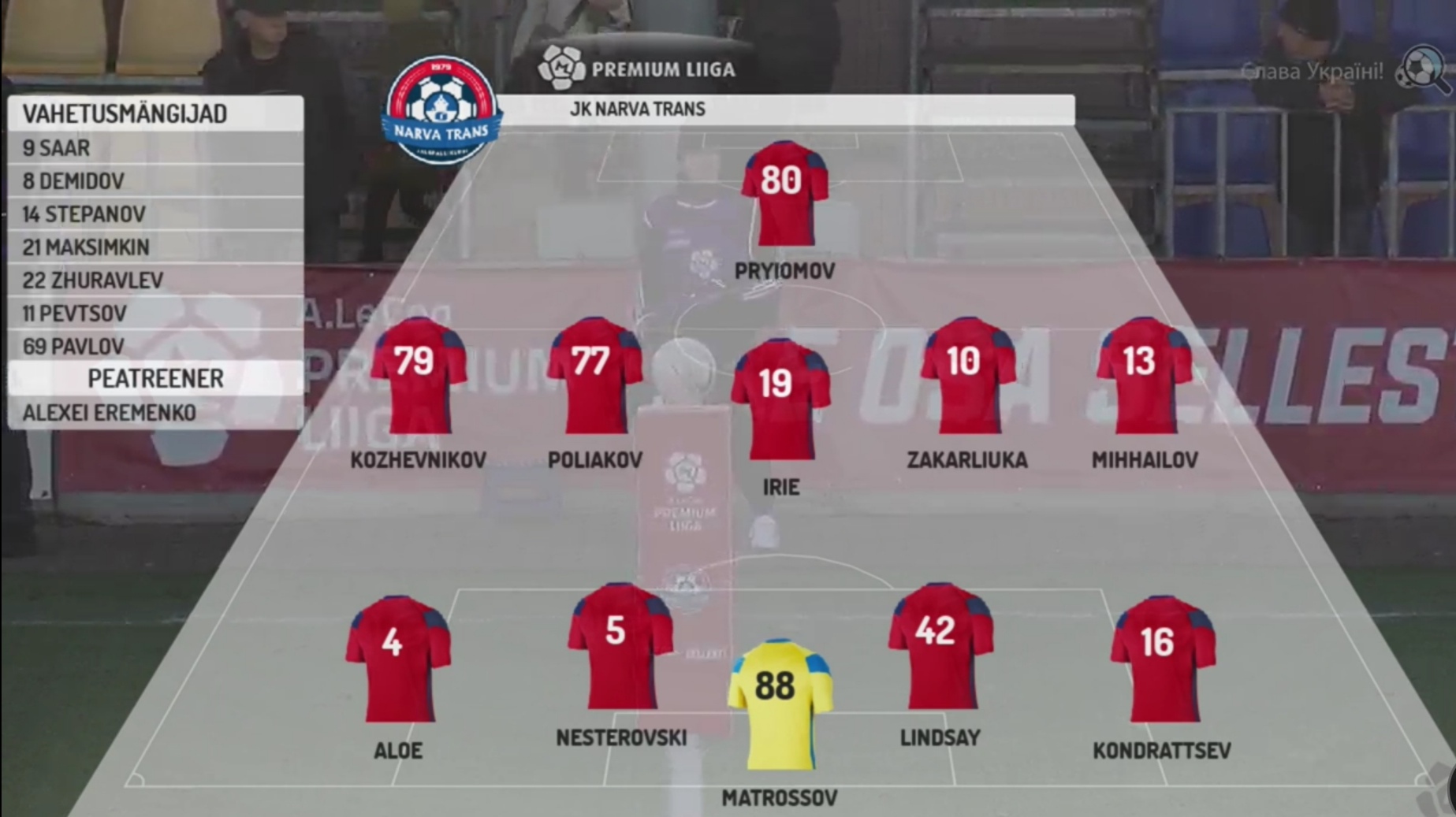
Task: Select Kondrattsev's number 16 shirt
Action: tap(1162, 659)
